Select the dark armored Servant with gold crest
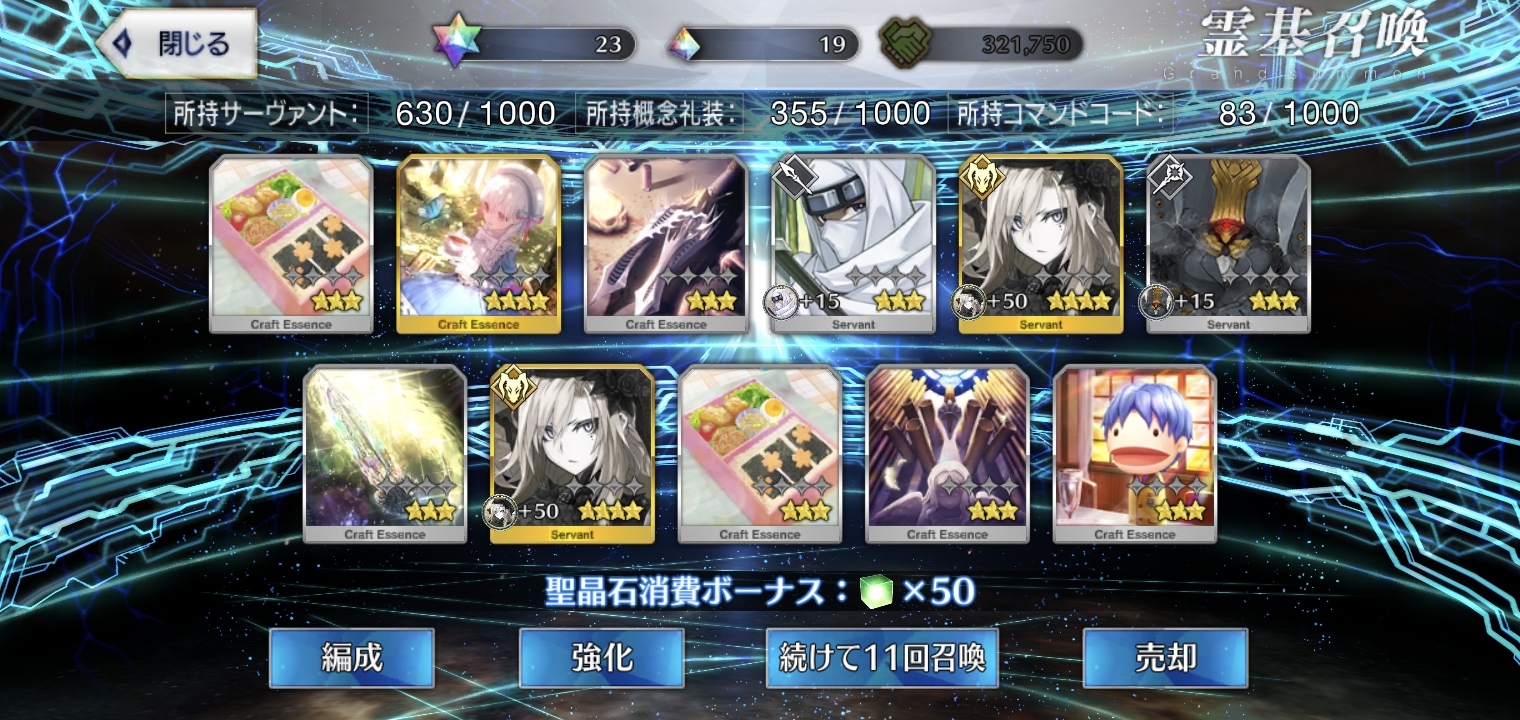1520x720 pixels. [x=1228, y=243]
